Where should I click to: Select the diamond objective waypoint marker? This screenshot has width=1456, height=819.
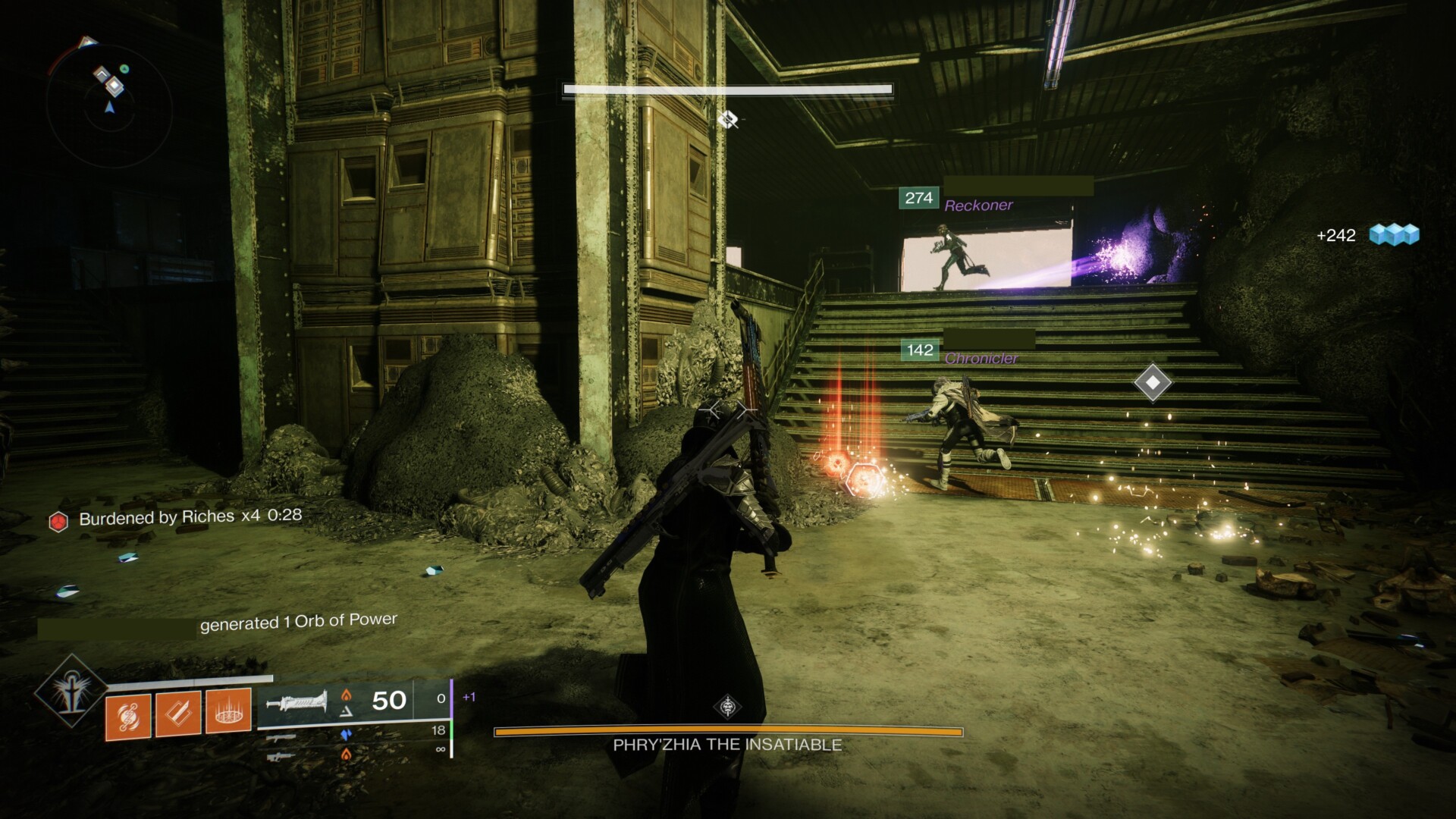[x=1153, y=383]
